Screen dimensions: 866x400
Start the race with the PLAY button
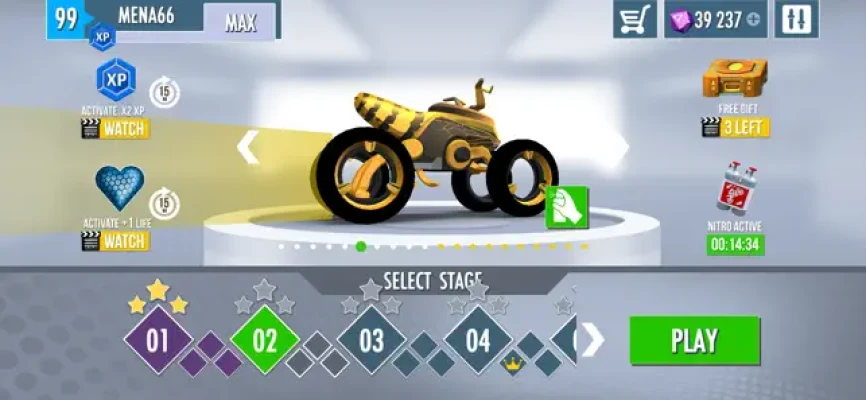tap(694, 341)
